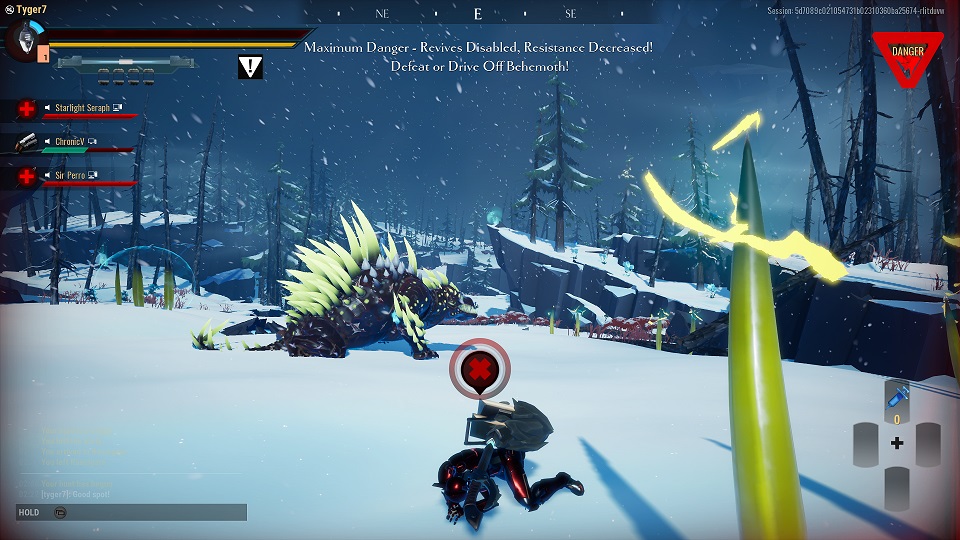Viewport: 960px width, 540px height.
Task: Click the compass heading strip
Action: (478, 14)
